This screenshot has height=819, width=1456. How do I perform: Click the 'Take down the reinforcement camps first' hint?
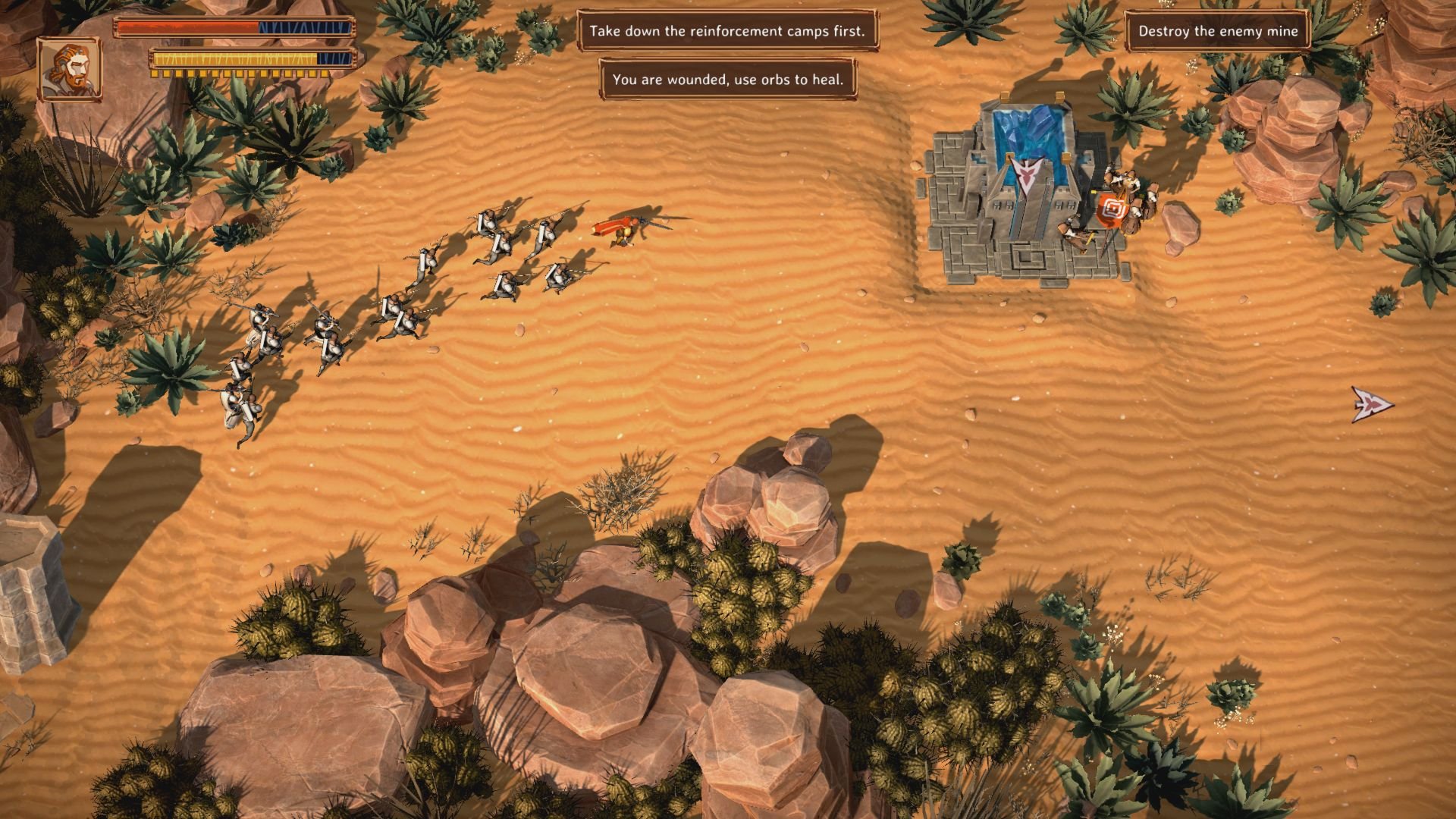(727, 31)
